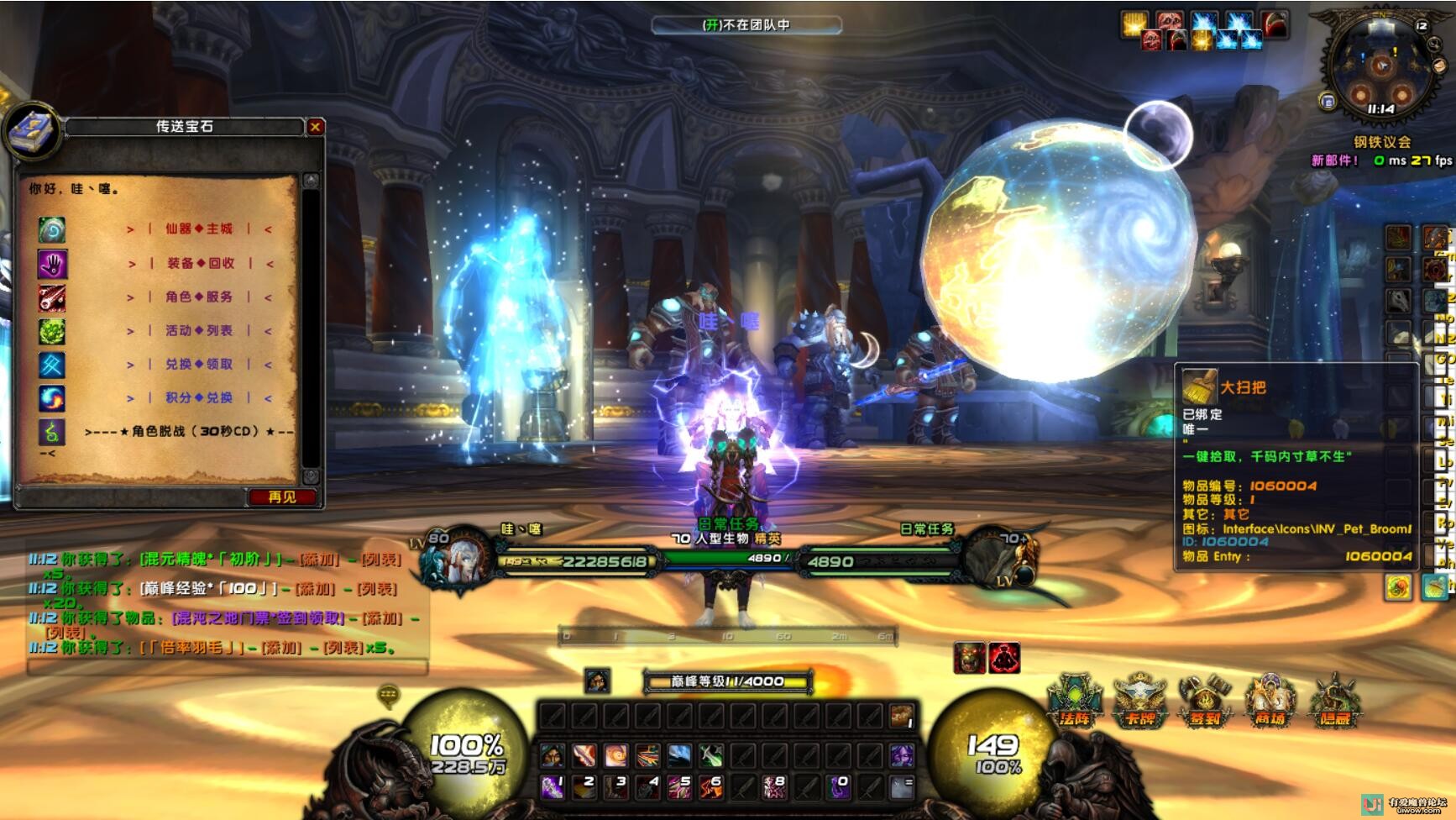Open the 积分◆兑换 option
This screenshot has width=1456, height=820.
pos(199,397)
